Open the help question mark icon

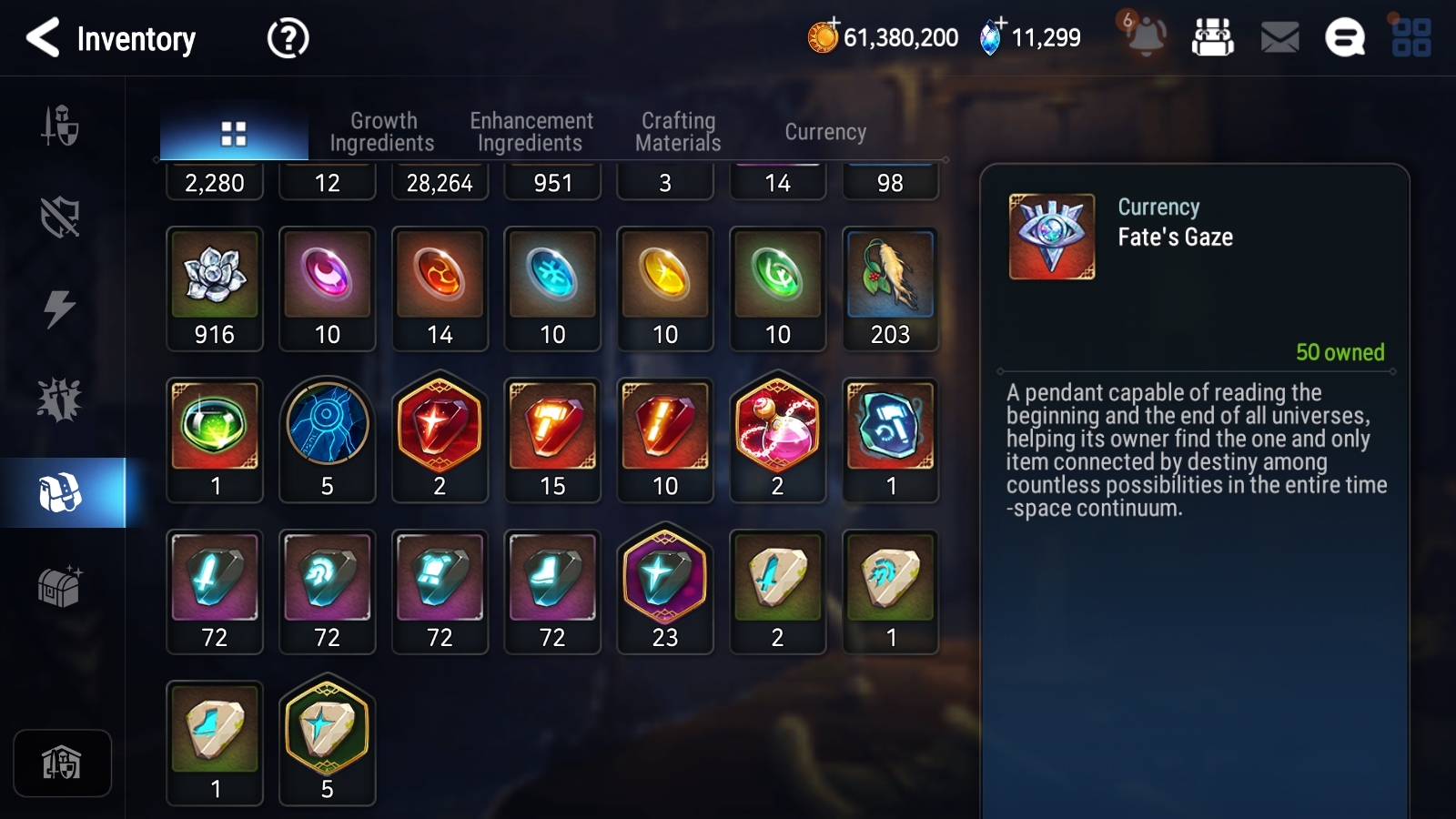(287, 38)
